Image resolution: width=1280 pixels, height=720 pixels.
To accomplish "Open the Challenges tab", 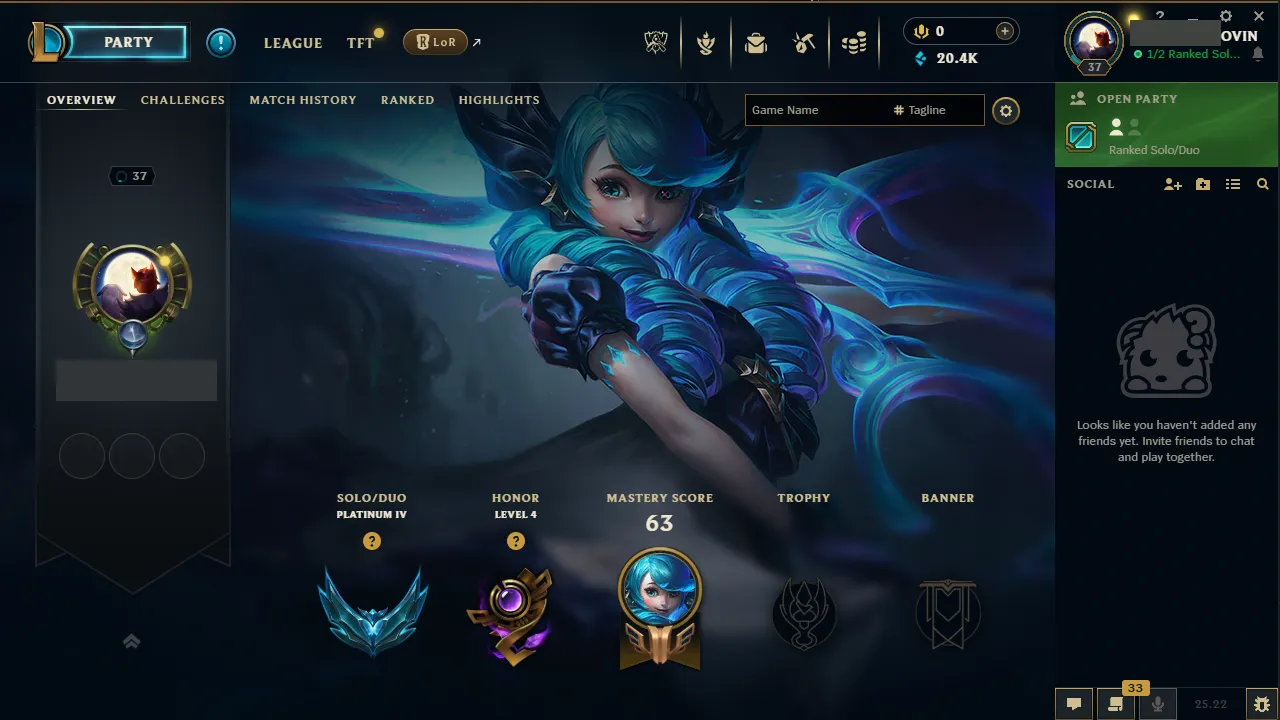I will click(x=182, y=100).
